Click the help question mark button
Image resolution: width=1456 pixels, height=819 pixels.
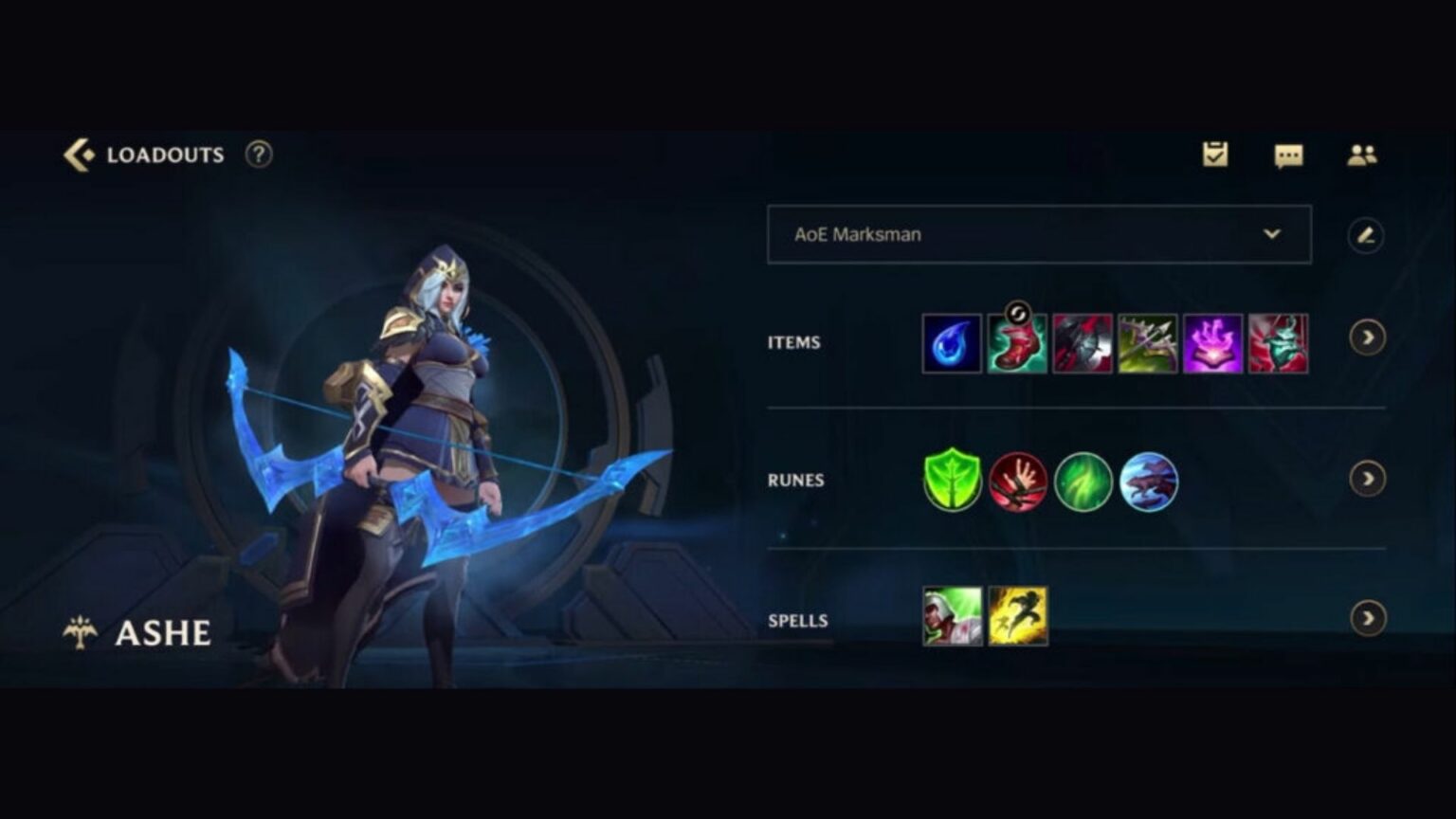257,155
